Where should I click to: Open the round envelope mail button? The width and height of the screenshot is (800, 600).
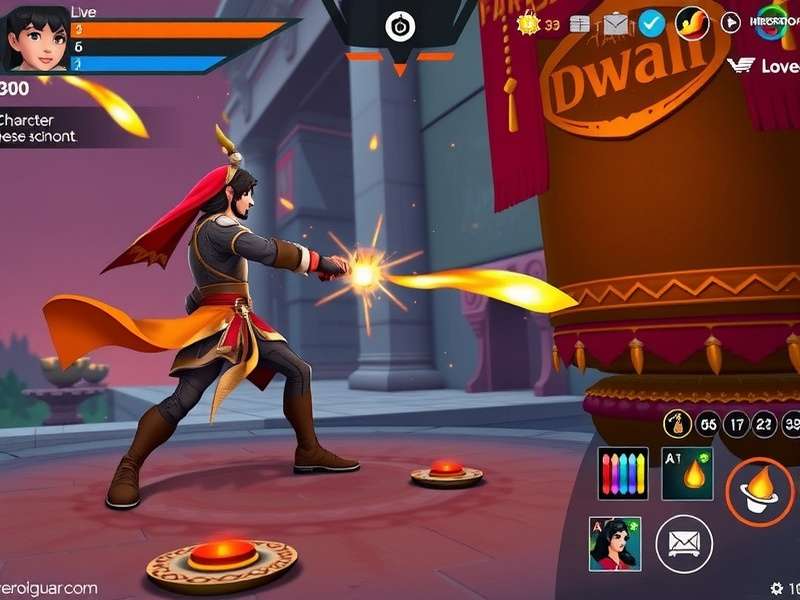[684, 543]
